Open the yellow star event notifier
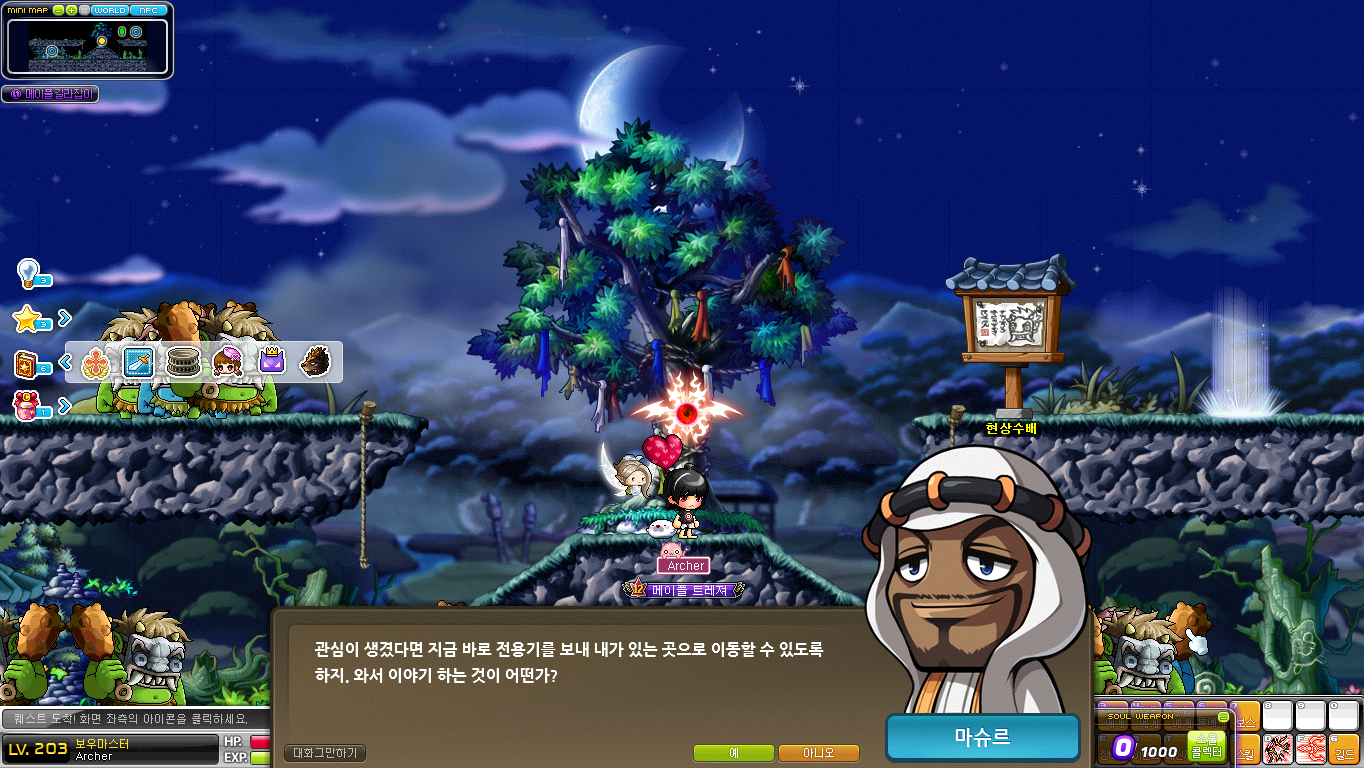 (x=27, y=319)
